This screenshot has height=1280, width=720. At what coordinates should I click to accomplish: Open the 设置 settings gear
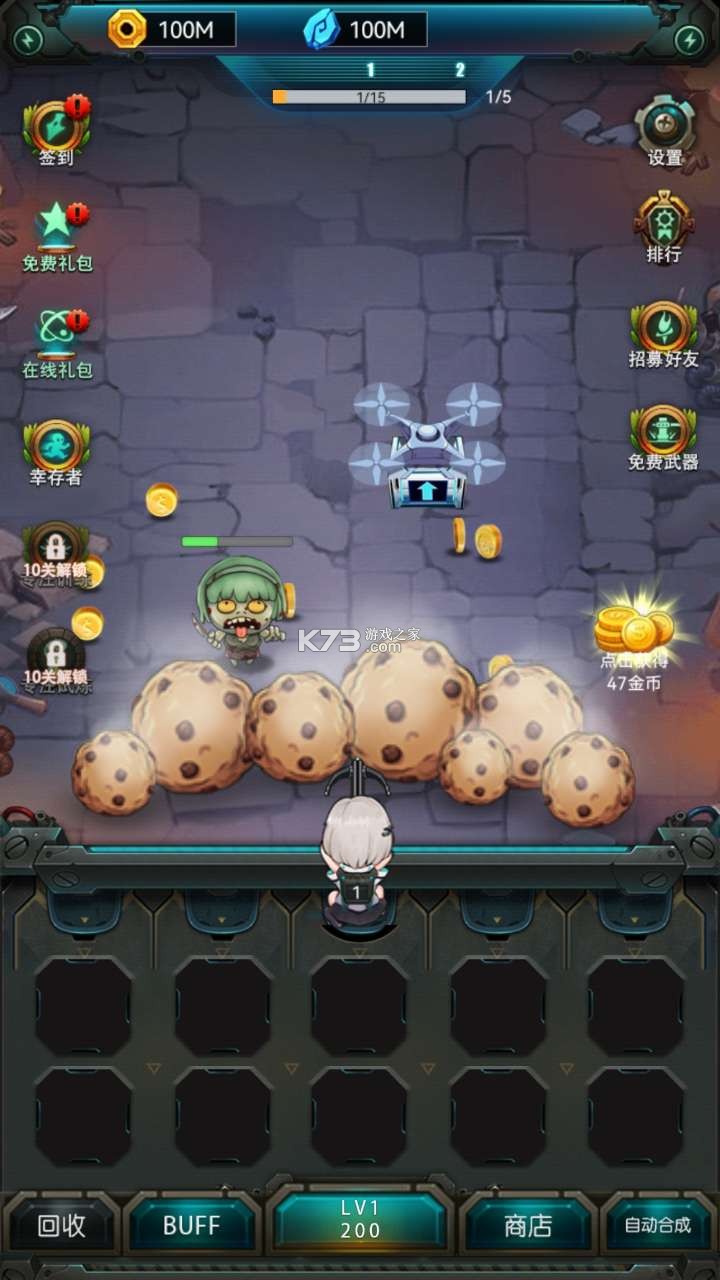pos(665,130)
